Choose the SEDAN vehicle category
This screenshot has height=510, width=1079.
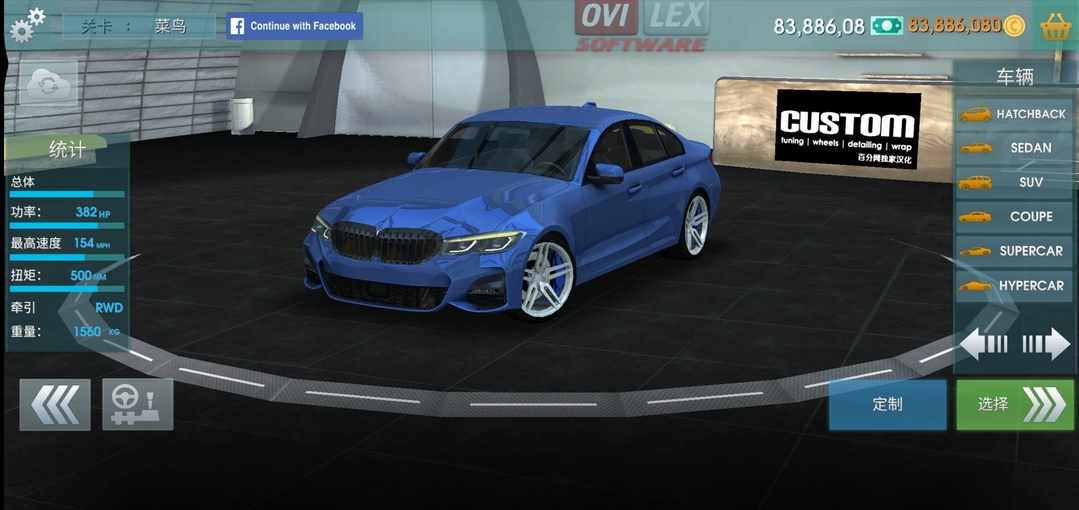tap(1014, 148)
